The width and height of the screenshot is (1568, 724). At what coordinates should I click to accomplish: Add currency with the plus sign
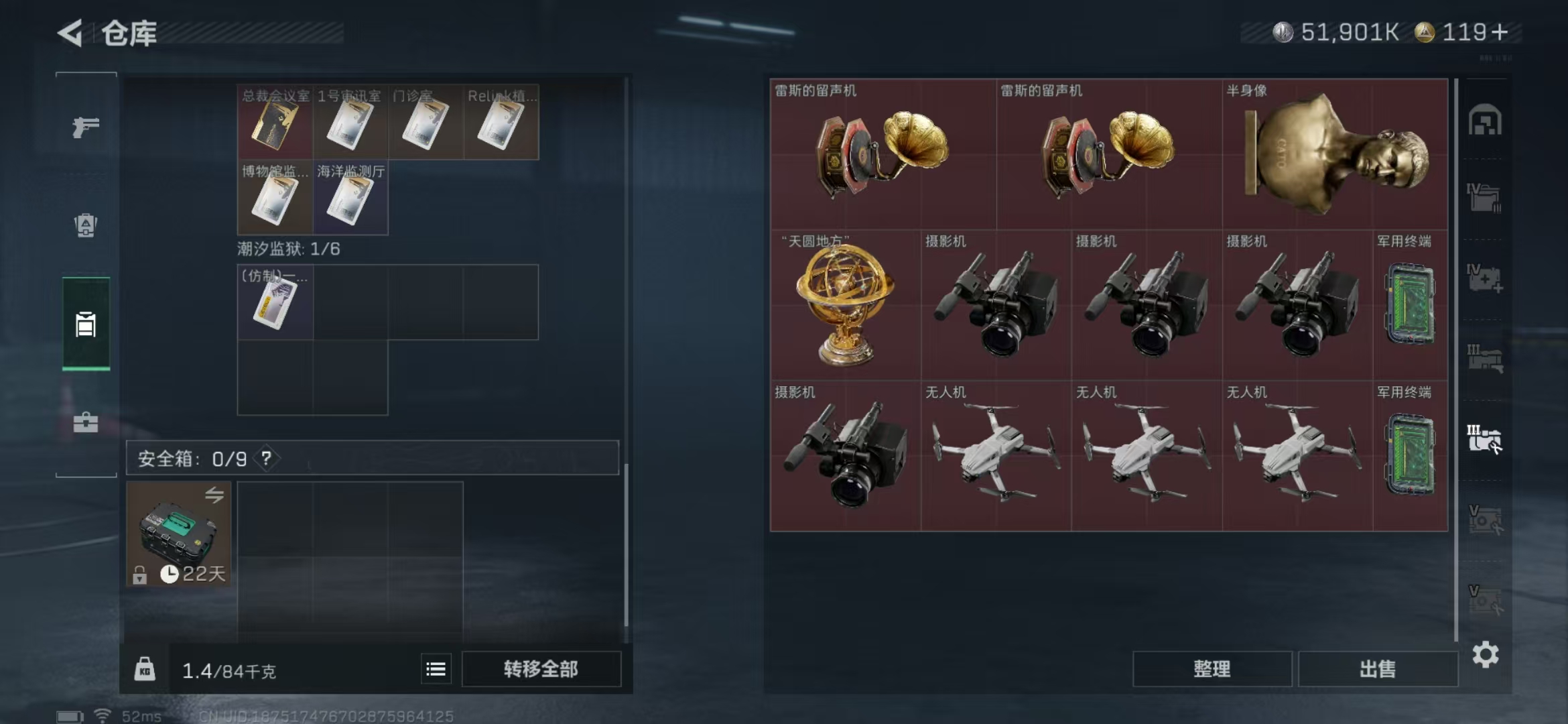click(x=1500, y=32)
